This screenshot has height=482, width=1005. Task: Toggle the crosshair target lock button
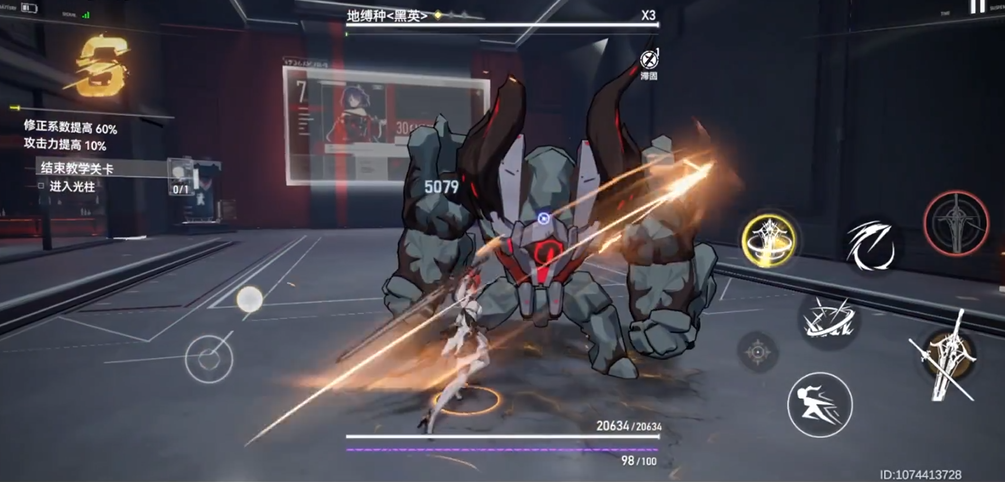click(x=758, y=351)
